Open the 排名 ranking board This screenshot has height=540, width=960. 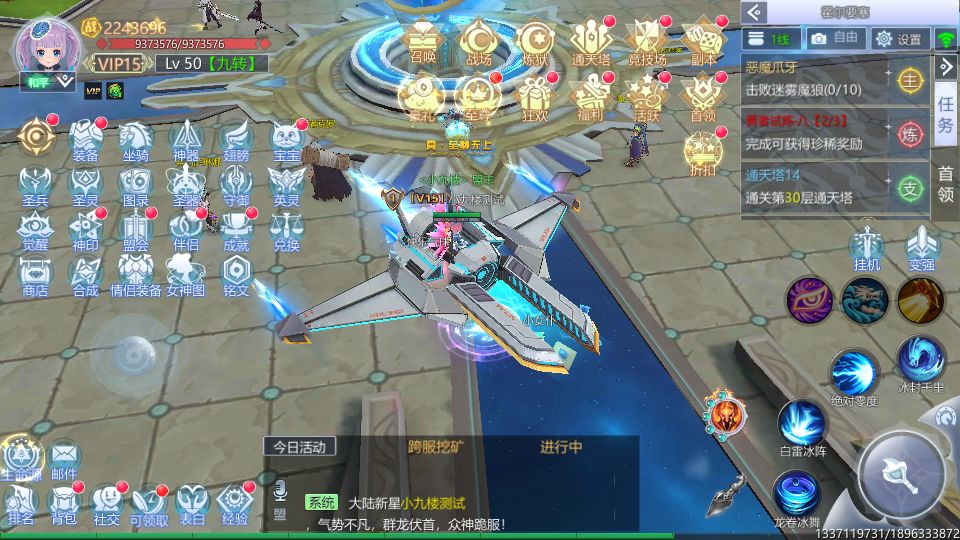tap(20, 504)
